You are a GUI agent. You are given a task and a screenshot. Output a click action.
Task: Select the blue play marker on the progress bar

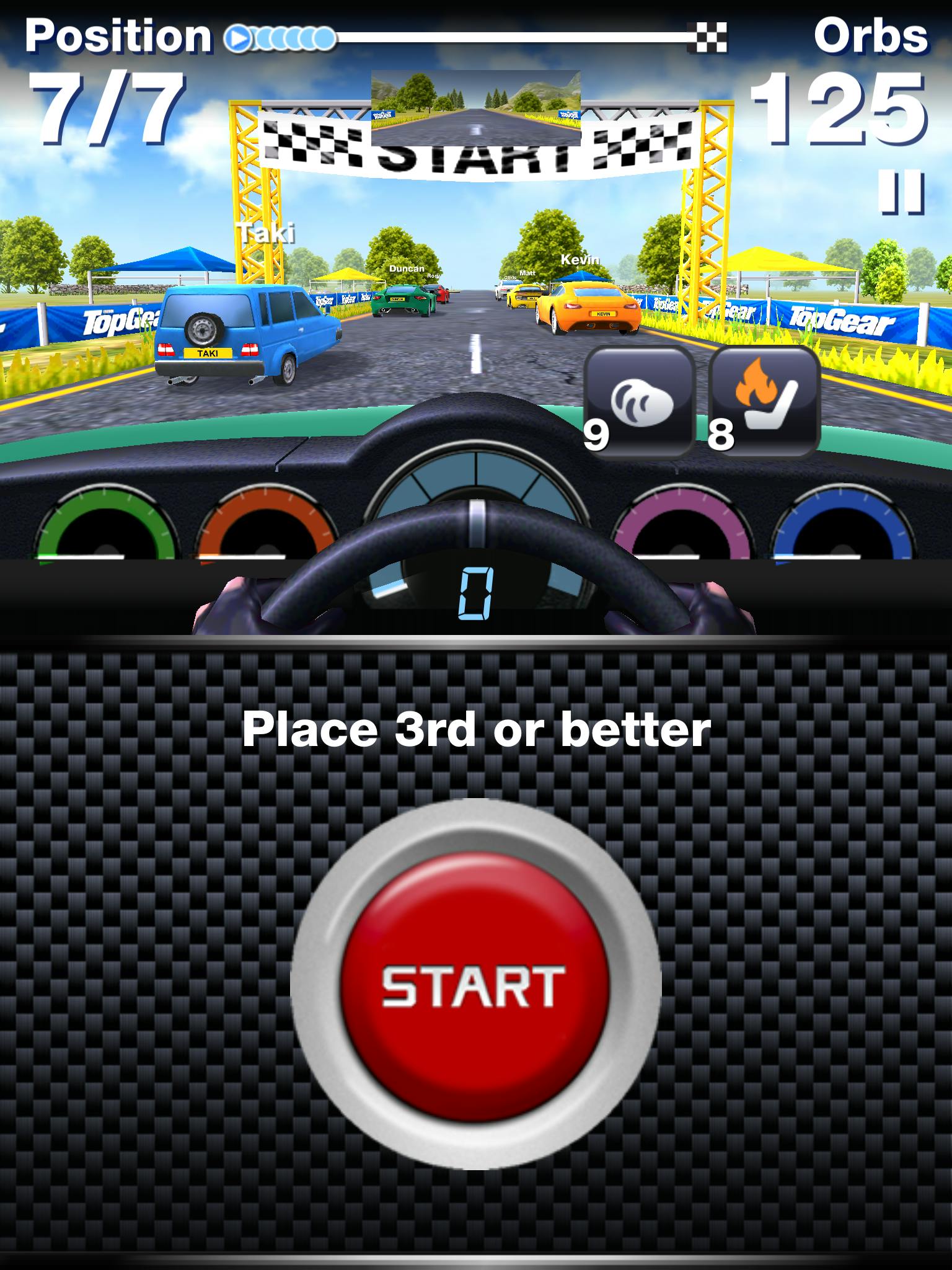click(x=239, y=37)
